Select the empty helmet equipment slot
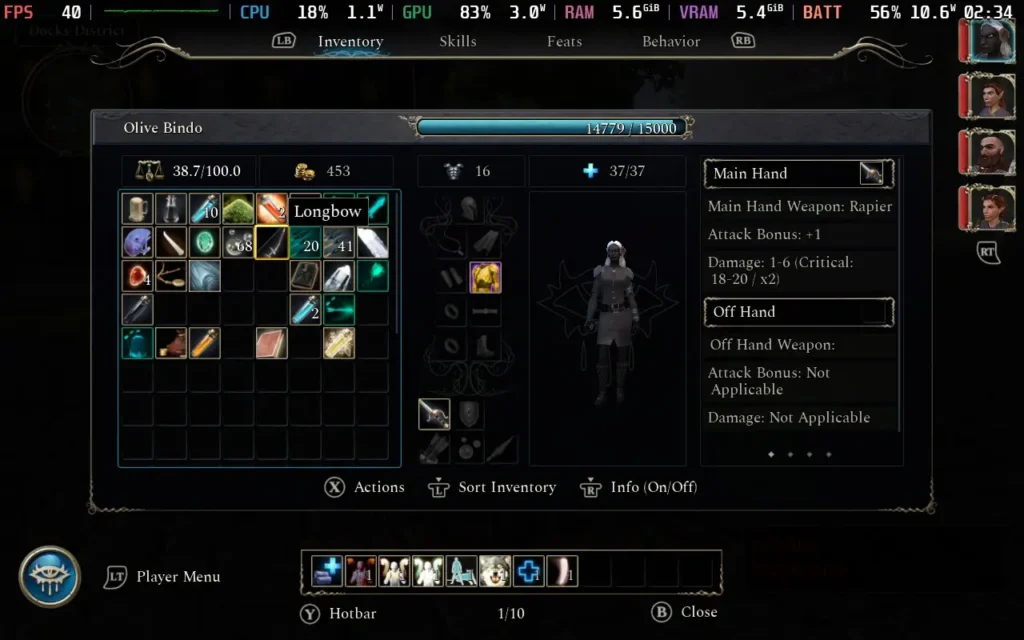 (x=468, y=209)
